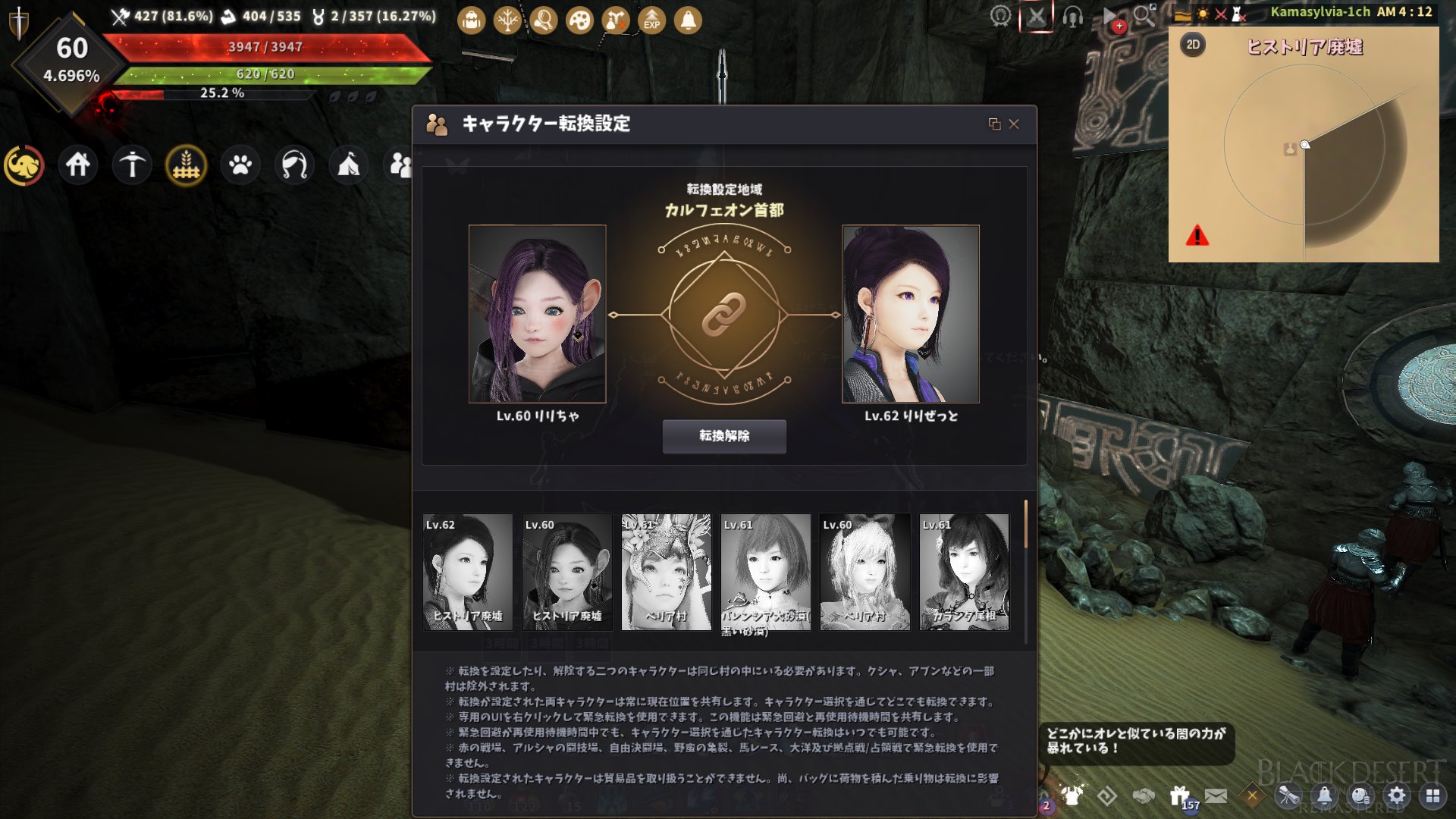
Task: Open the notification bell at top center
Action: click(688, 20)
